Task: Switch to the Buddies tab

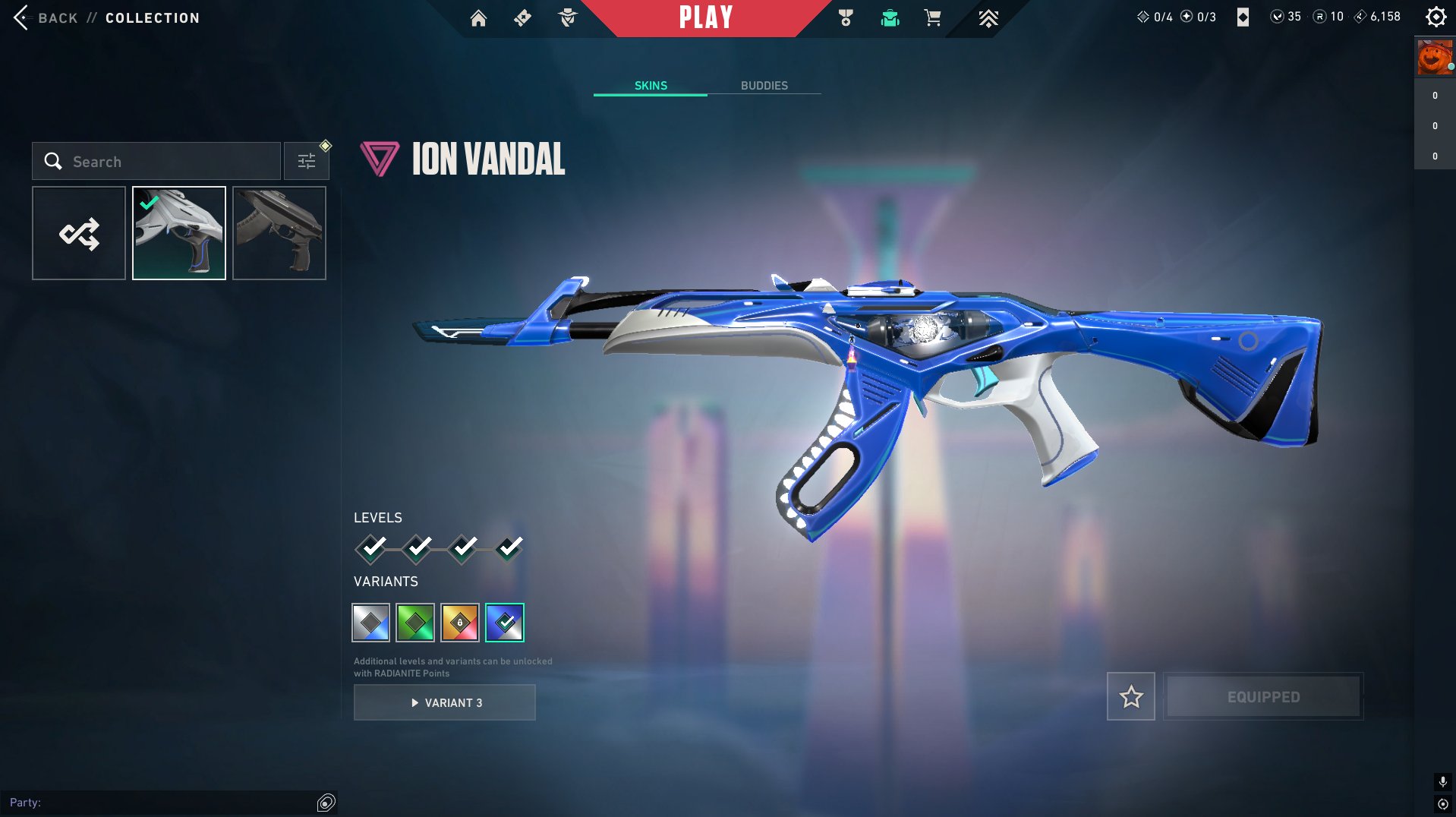Action: tap(764, 85)
